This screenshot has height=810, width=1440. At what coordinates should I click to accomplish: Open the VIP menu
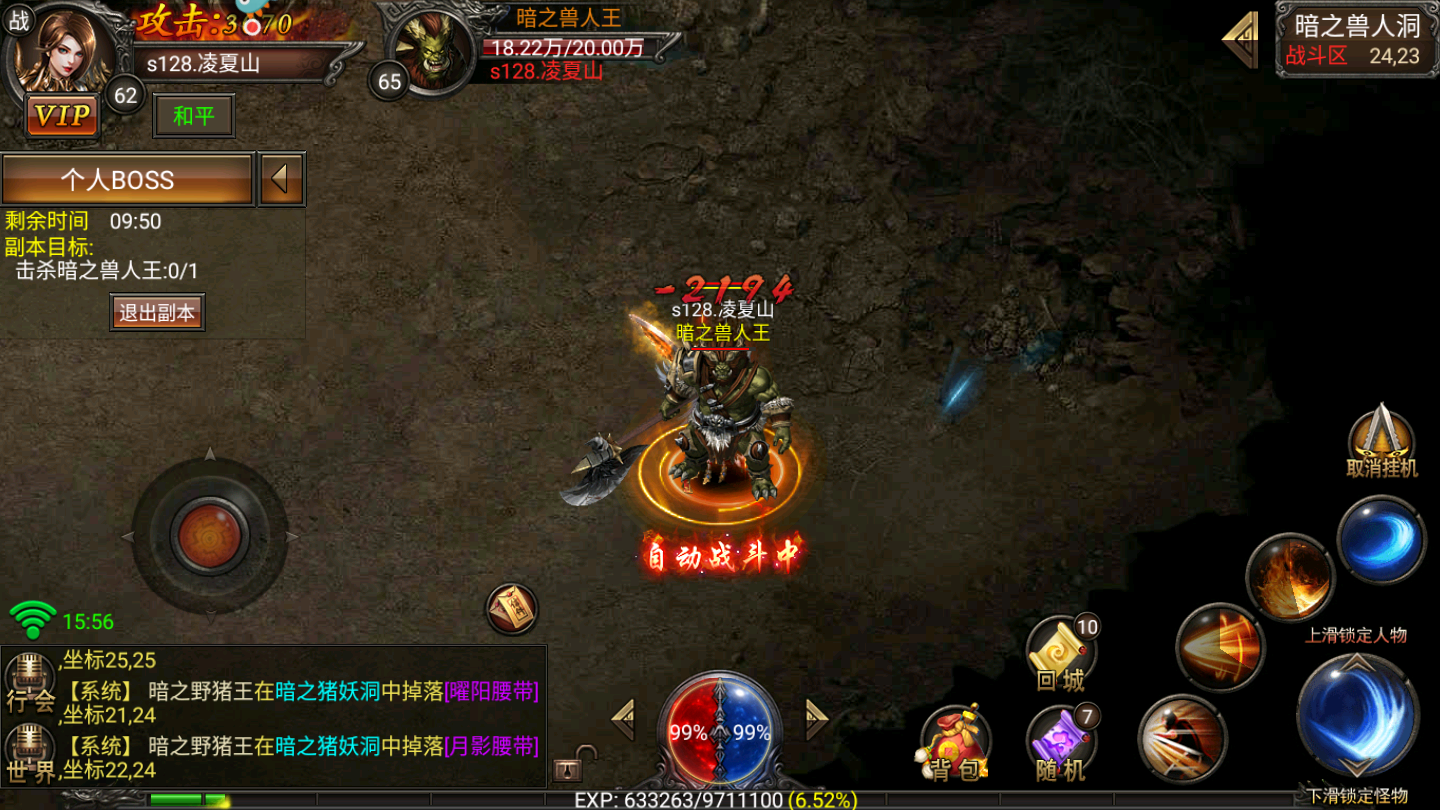click(x=62, y=116)
